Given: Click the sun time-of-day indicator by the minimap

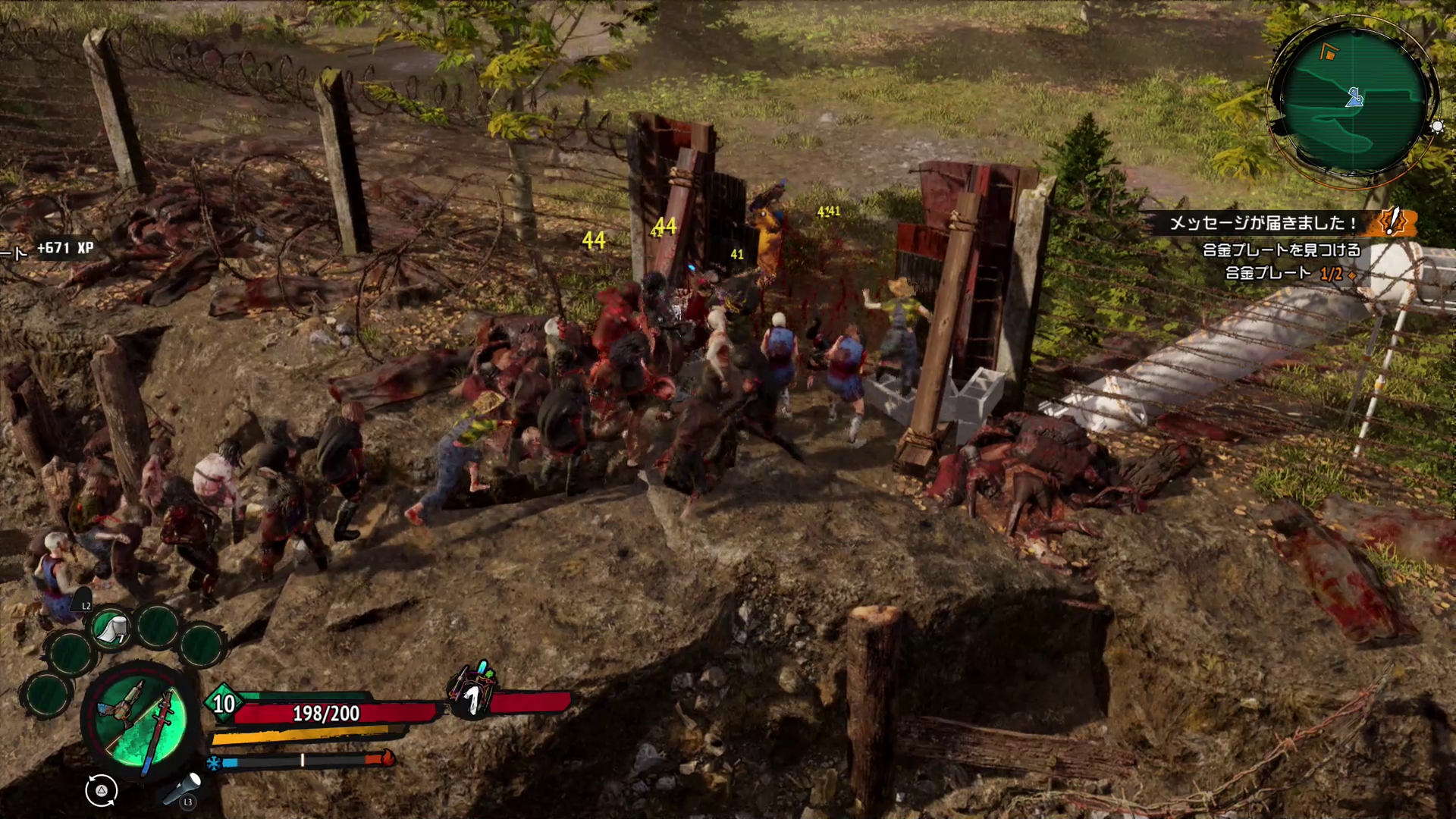Looking at the screenshot, I should click(x=1437, y=127).
